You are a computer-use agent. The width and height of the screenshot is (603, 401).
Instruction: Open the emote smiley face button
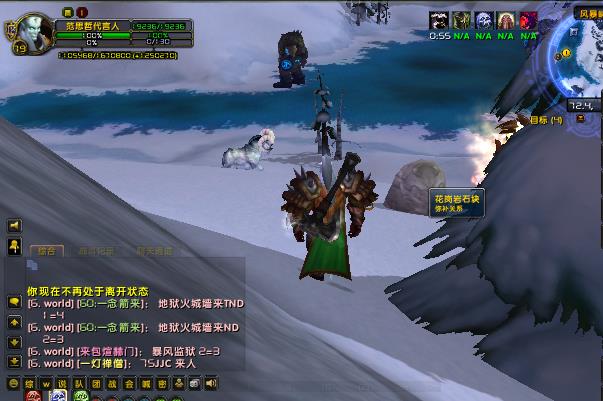point(13,383)
